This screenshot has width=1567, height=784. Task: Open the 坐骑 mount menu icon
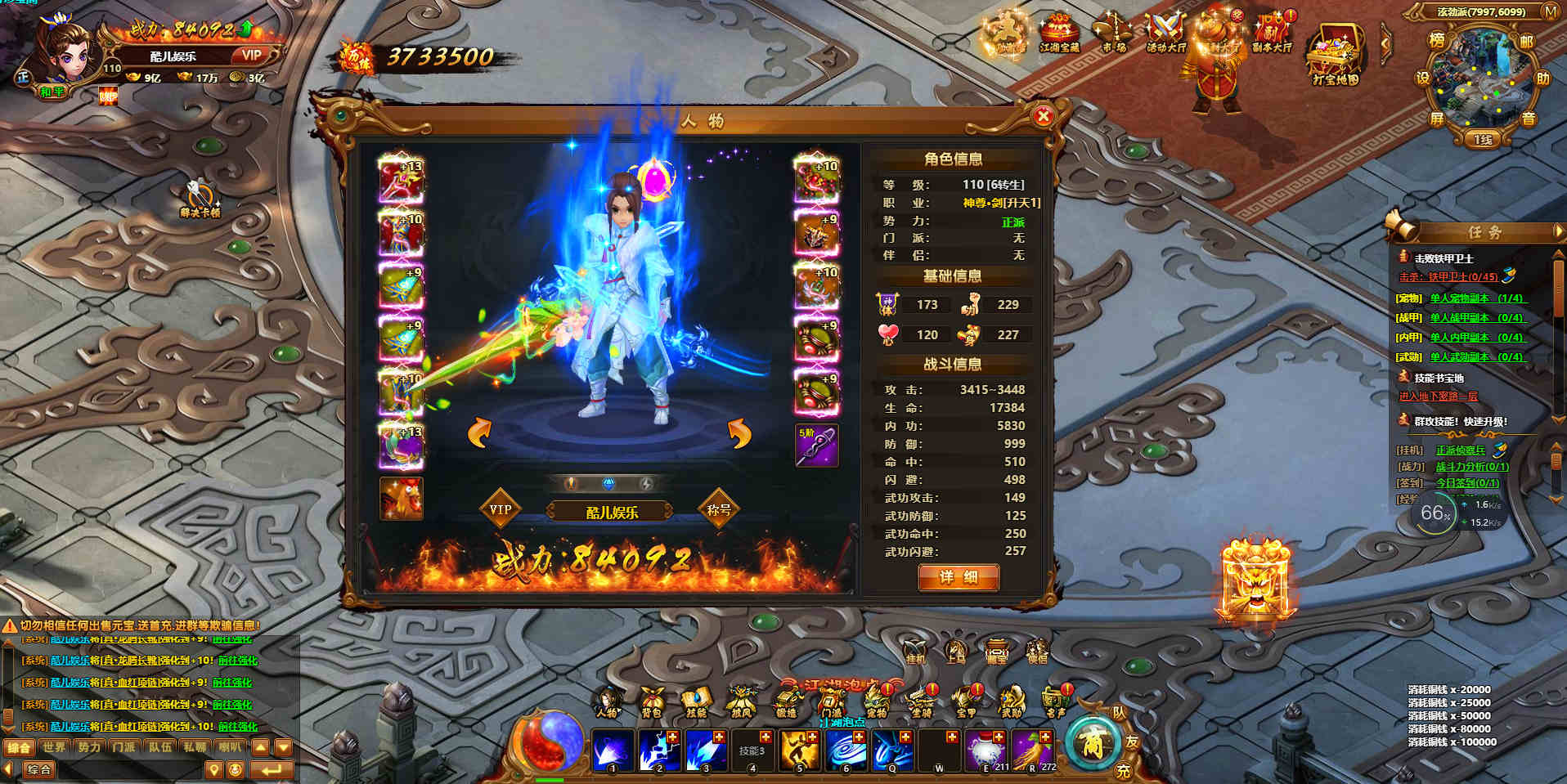coord(922,701)
